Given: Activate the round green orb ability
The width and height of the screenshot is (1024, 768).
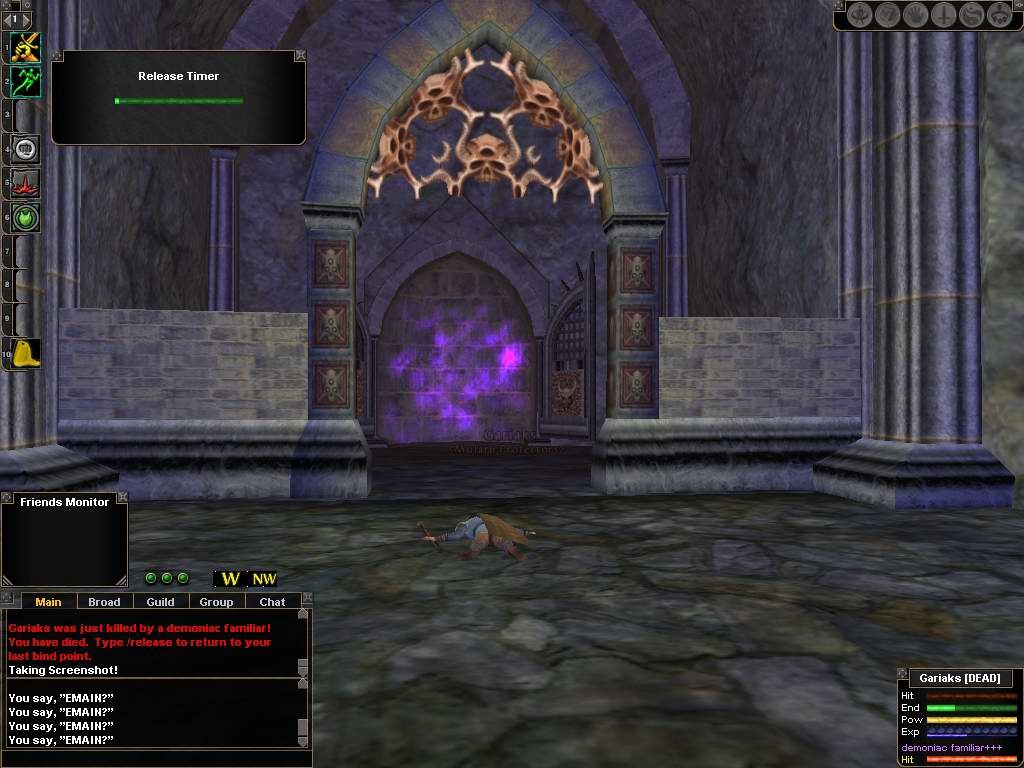Looking at the screenshot, I should tap(26, 217).
